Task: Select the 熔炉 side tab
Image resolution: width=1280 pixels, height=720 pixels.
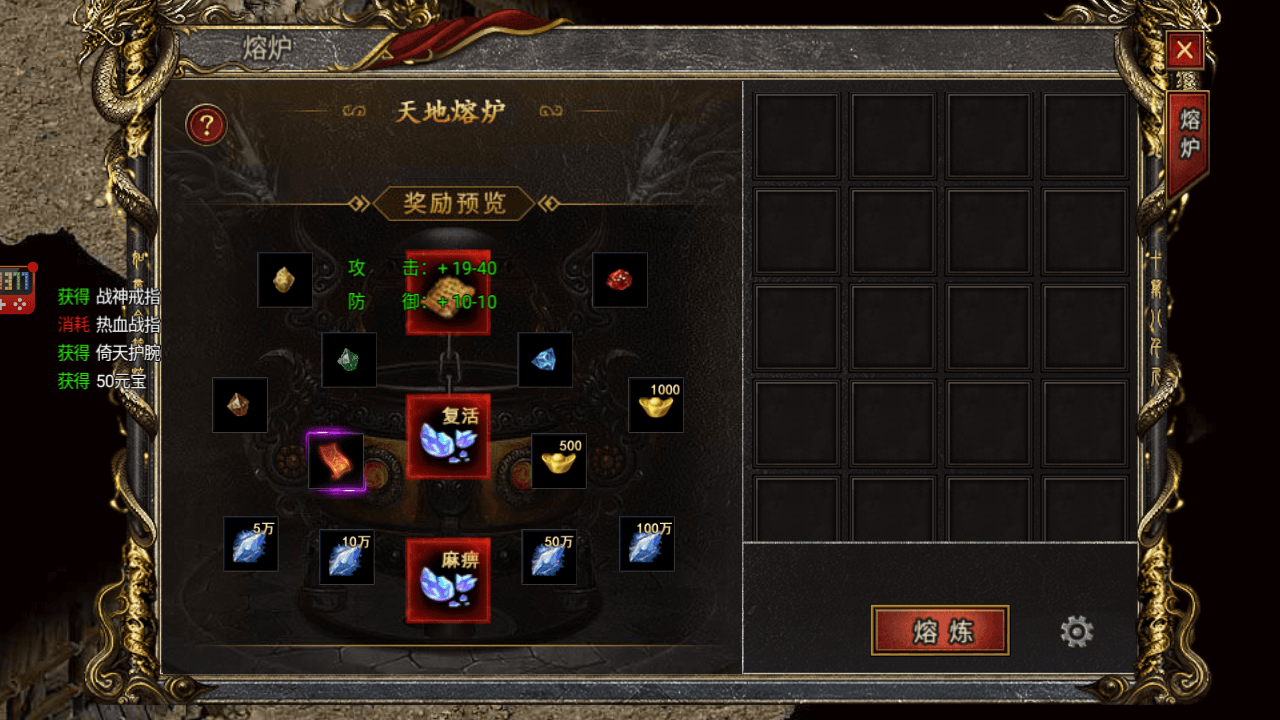Action: 1189,140
